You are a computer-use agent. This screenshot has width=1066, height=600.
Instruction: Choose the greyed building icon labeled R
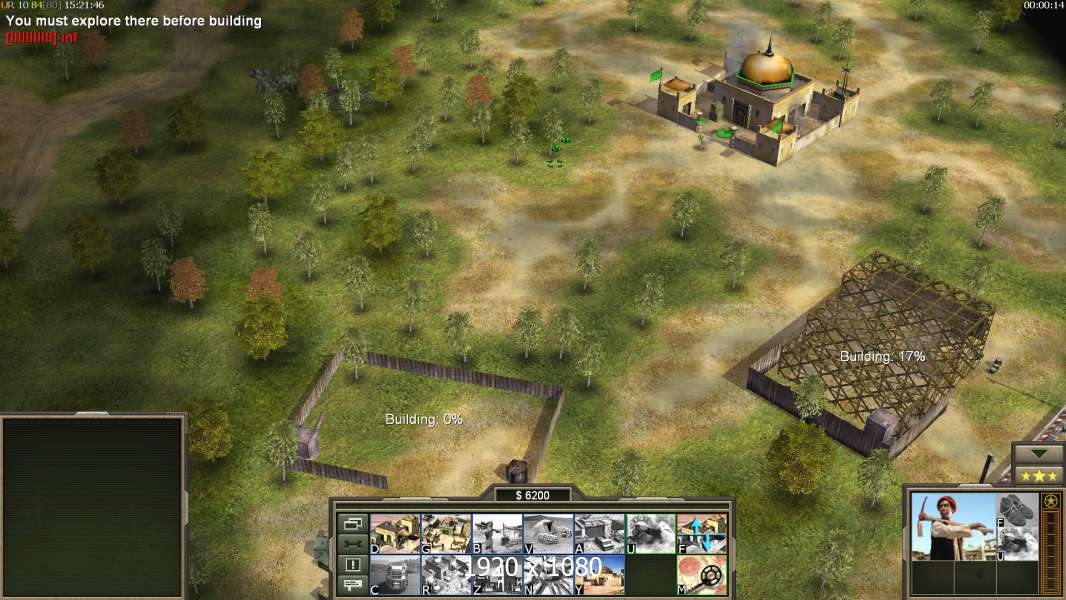click(446, 575)
